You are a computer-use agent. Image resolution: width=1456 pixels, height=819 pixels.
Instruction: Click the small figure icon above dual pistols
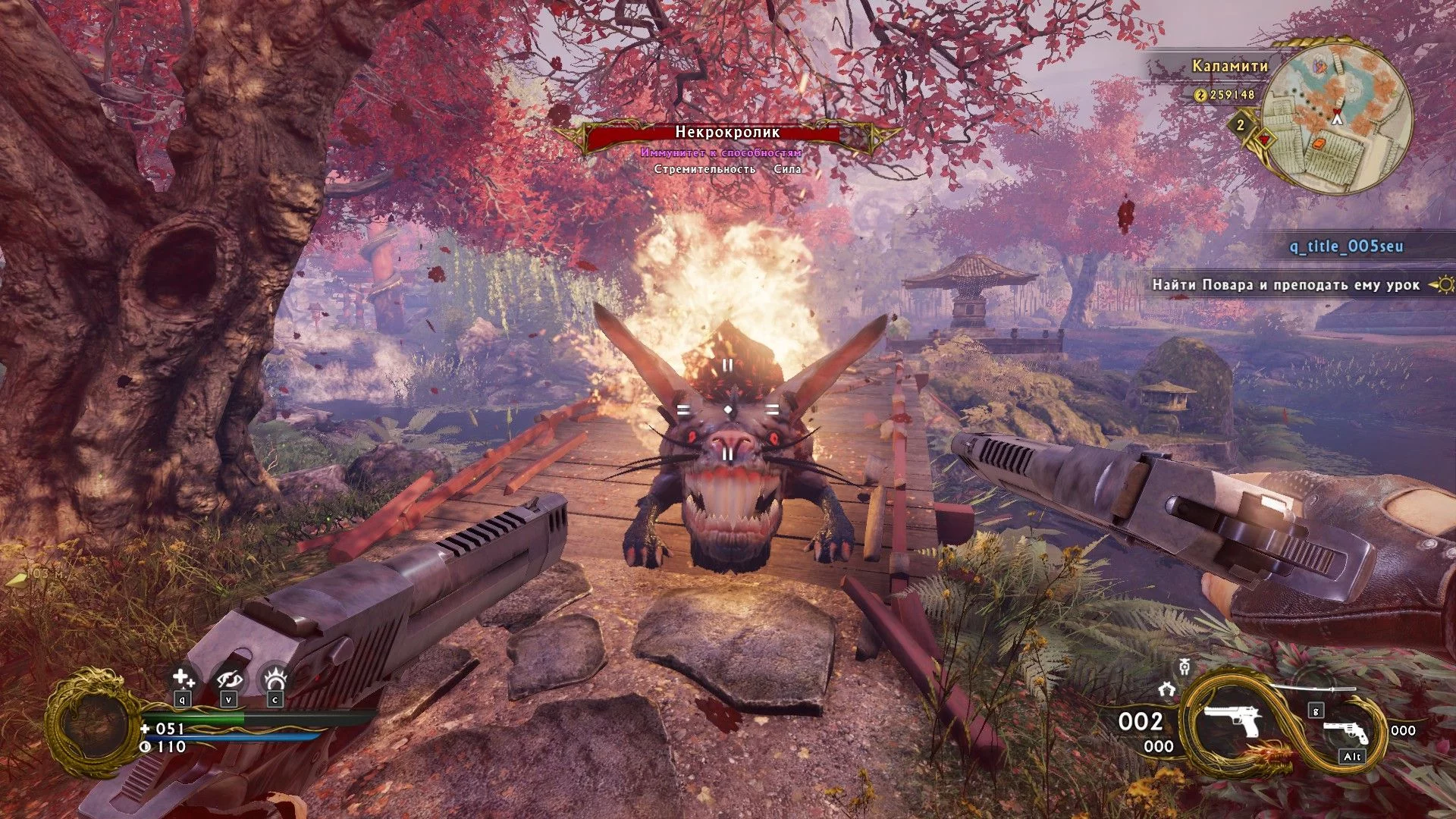coord(1184,667)
